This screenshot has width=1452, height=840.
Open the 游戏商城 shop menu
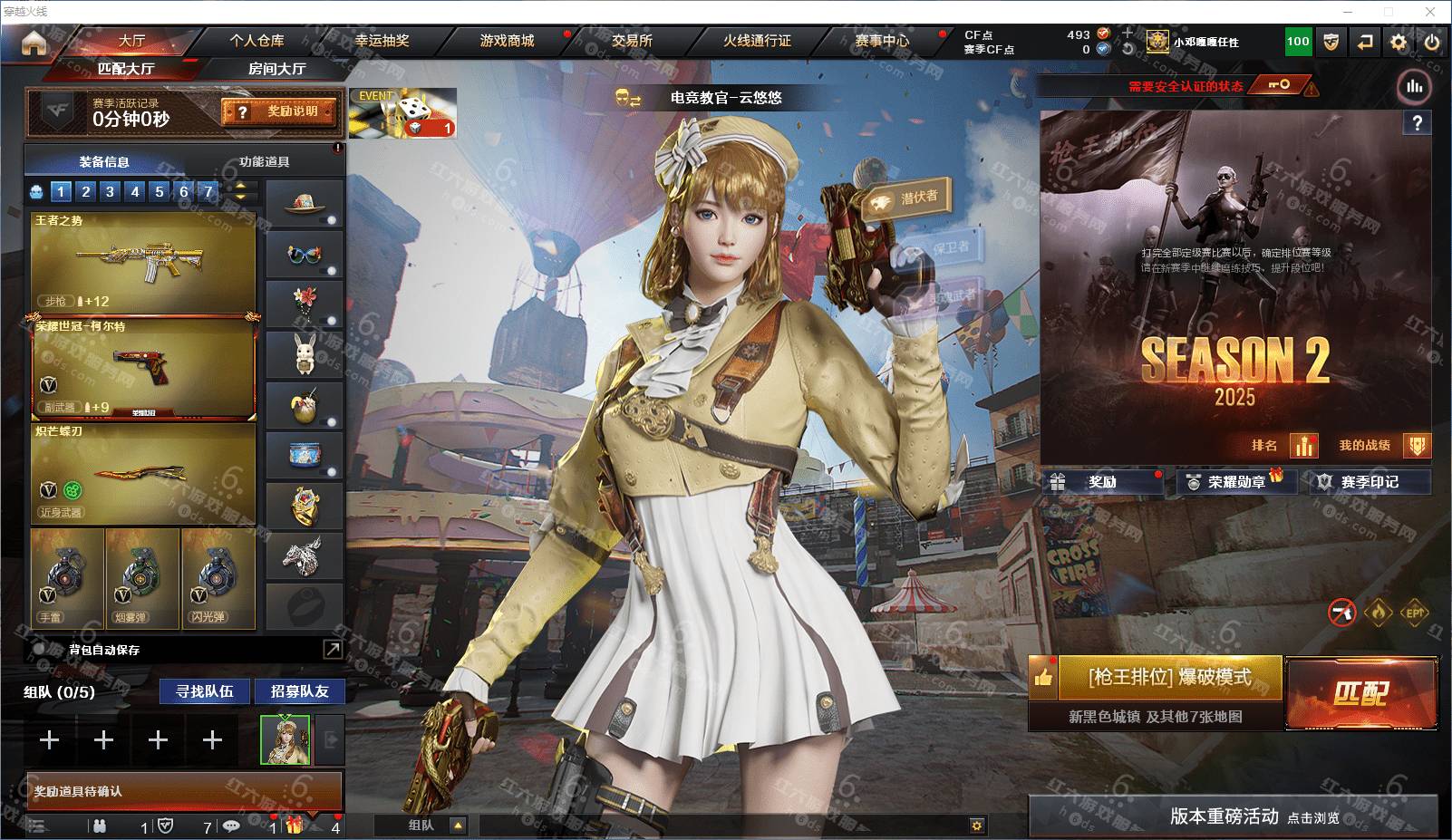click(x=507, y=41)
